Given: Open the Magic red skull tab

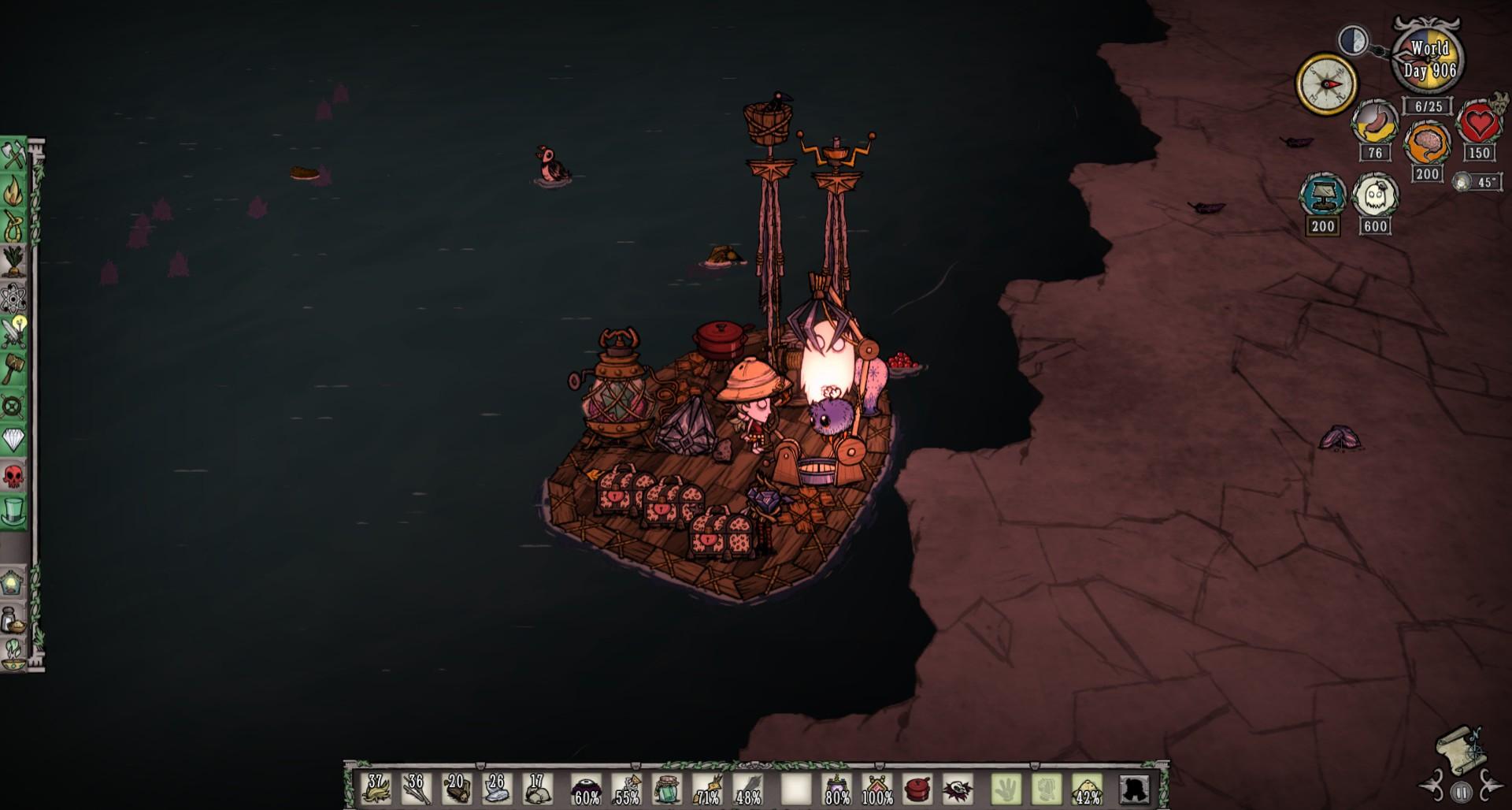Looking at the screenshot, I should point(13,476).
